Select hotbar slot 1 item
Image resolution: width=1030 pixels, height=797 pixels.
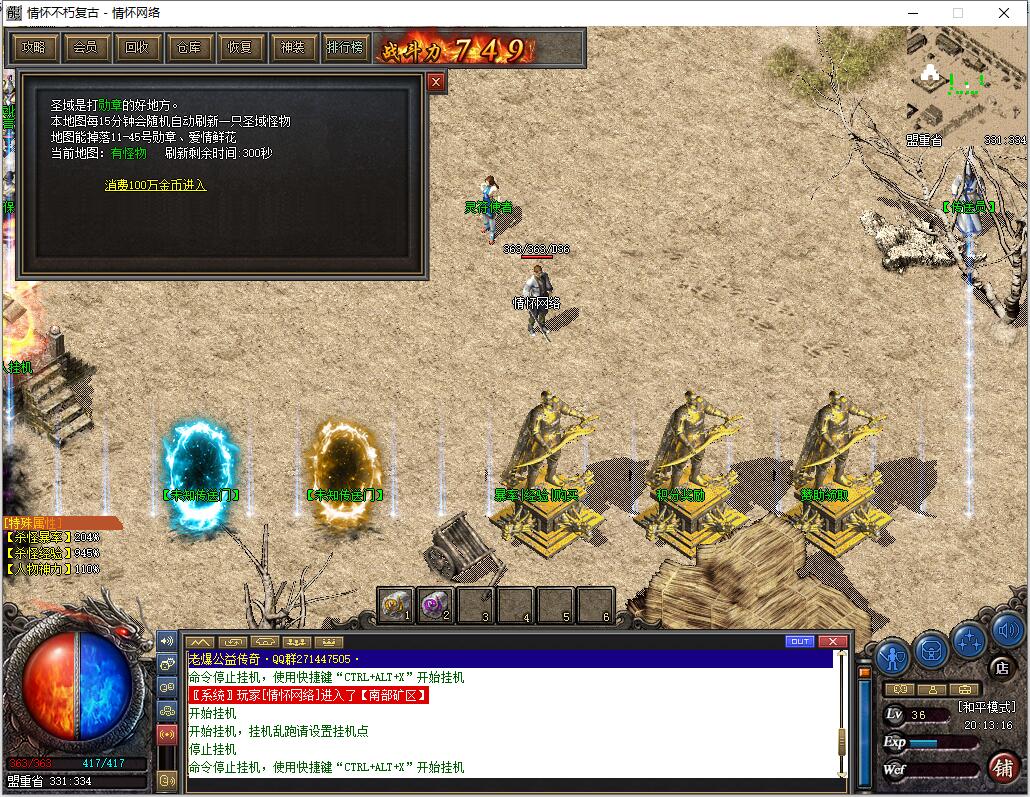pyautogui.click(x=395, y=604)
